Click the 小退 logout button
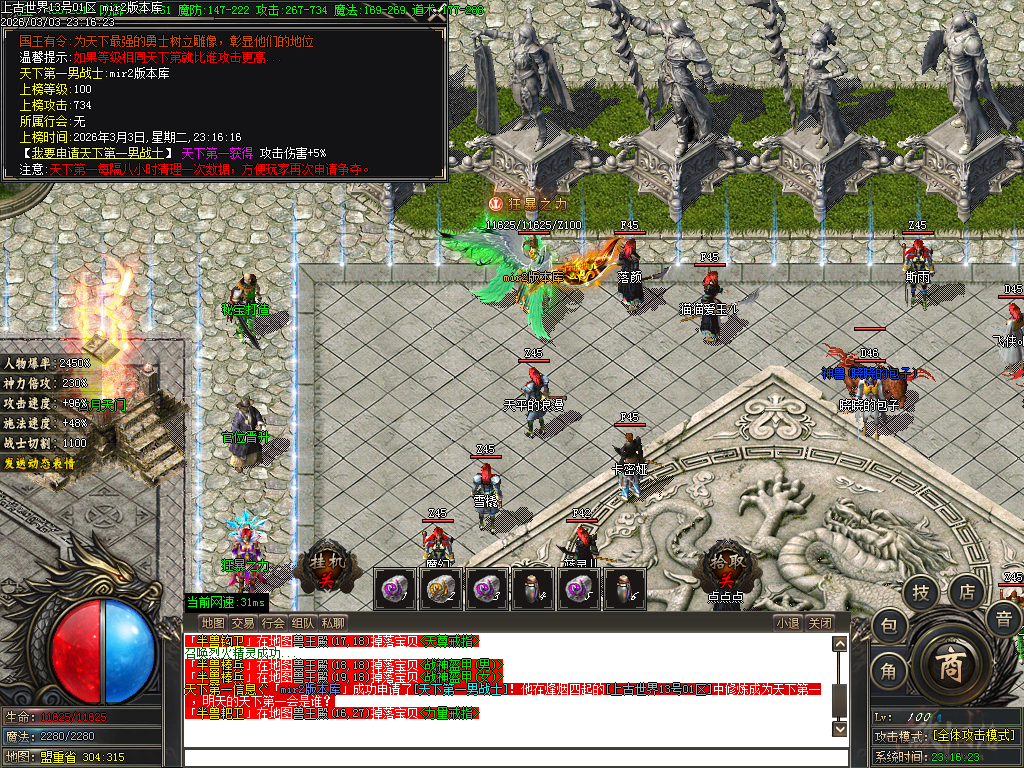 (x=788, y=623)
